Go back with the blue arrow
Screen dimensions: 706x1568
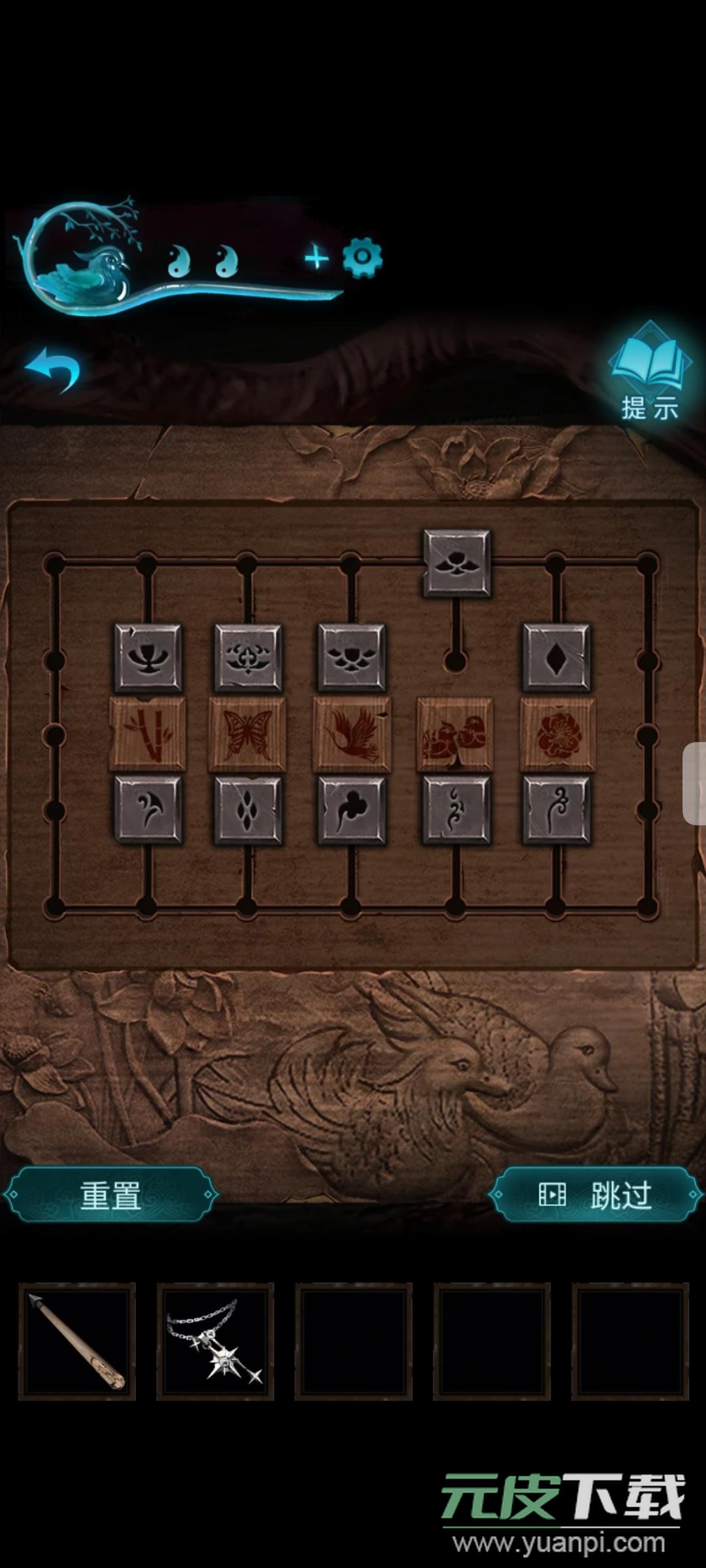point(52,370)
